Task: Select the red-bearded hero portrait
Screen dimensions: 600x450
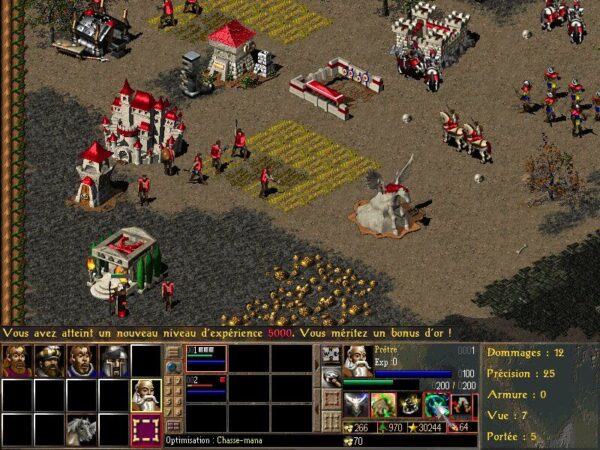Action: pyautogui.click(x=17, y=361)
